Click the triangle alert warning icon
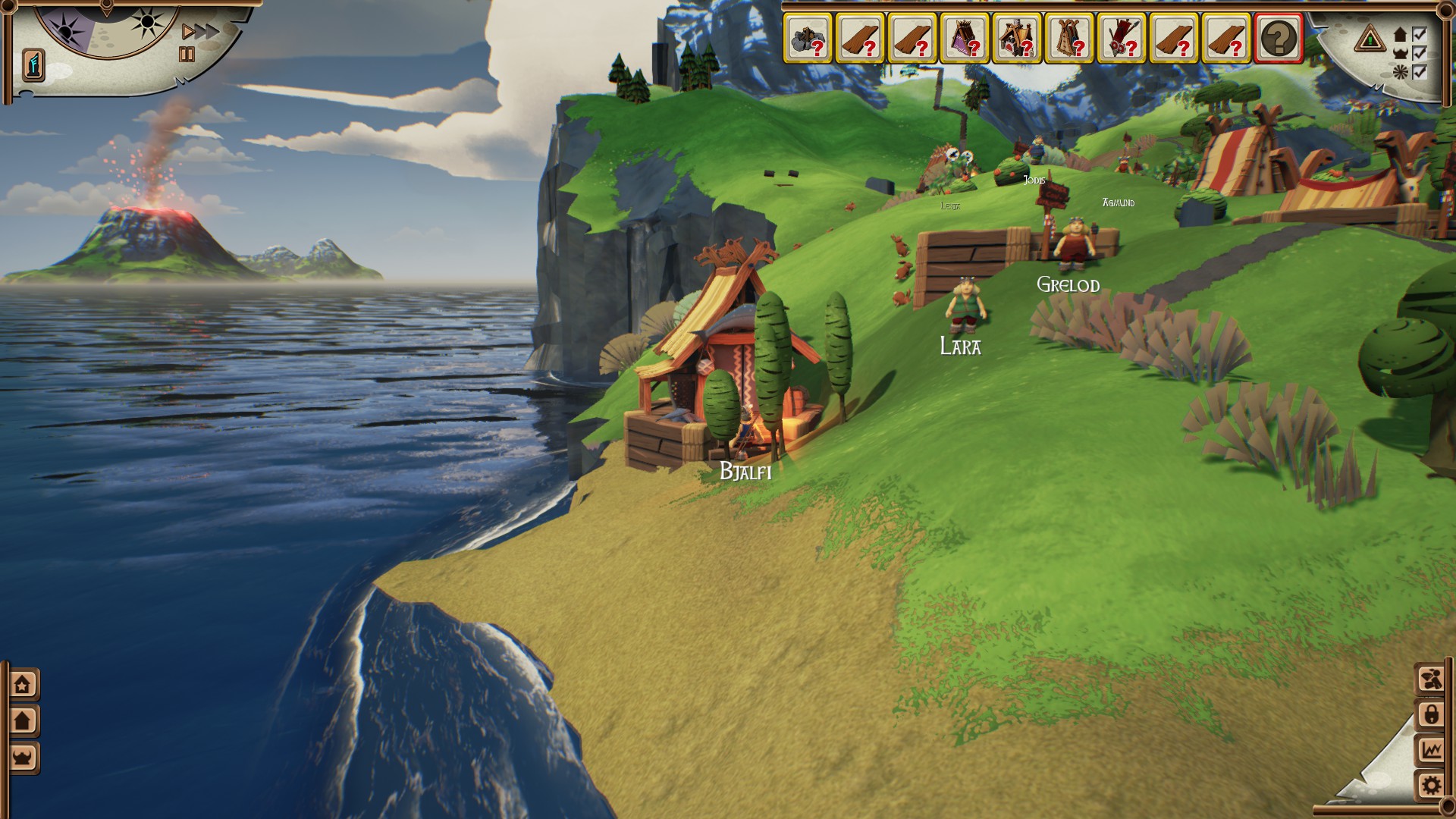This screenshot has height=819, width=1456. tap(1370, 38)
